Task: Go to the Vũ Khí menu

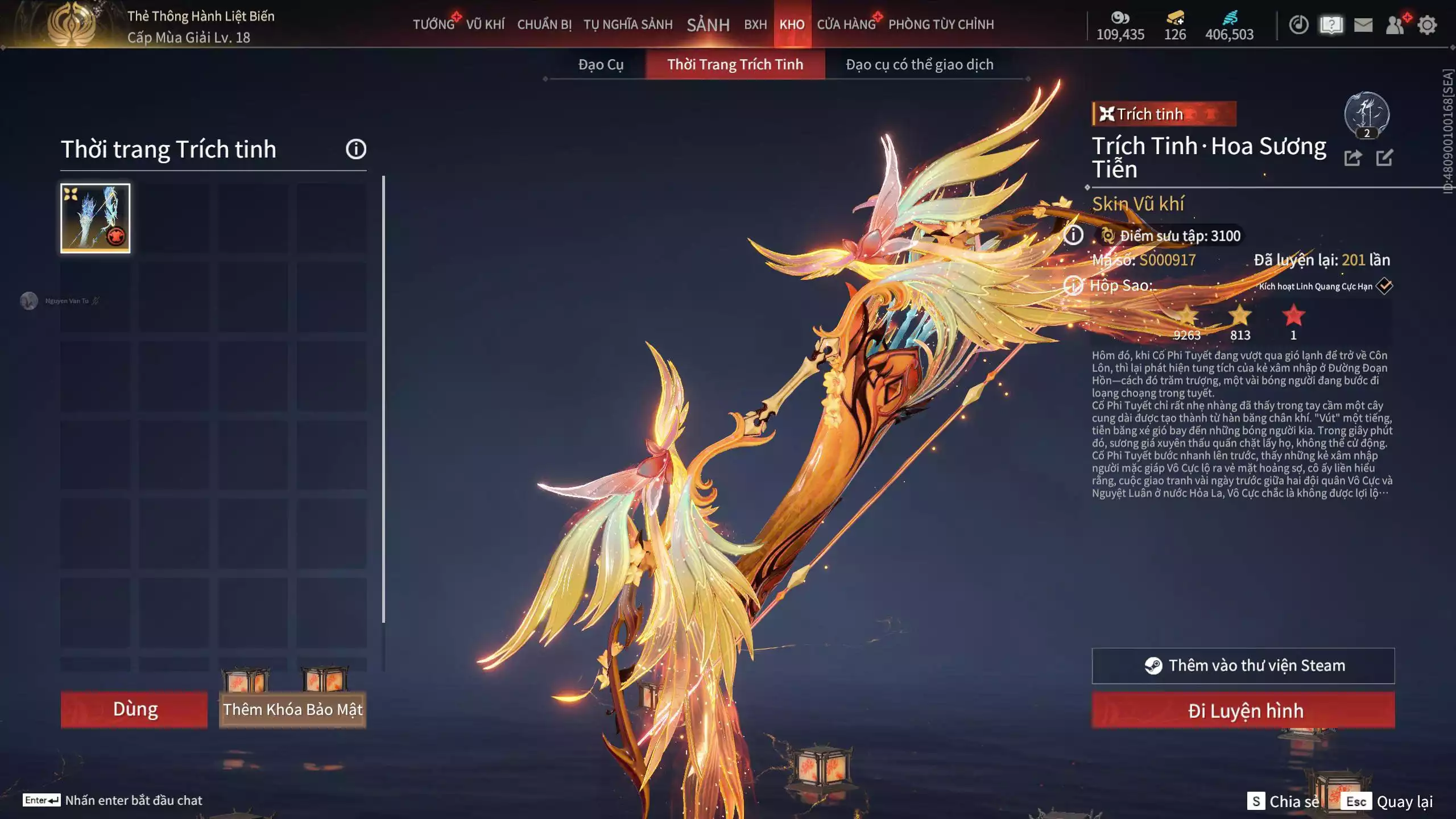Action: click(485, 24)
